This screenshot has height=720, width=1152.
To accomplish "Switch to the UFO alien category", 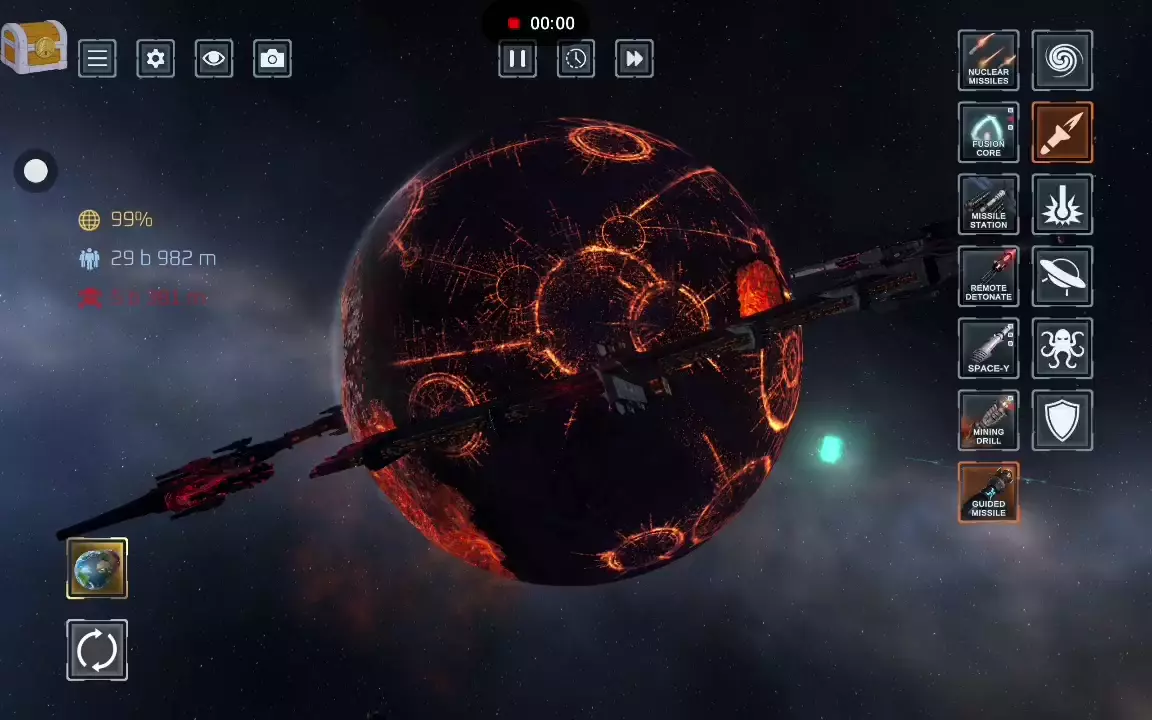I will tap(1062, 276).
